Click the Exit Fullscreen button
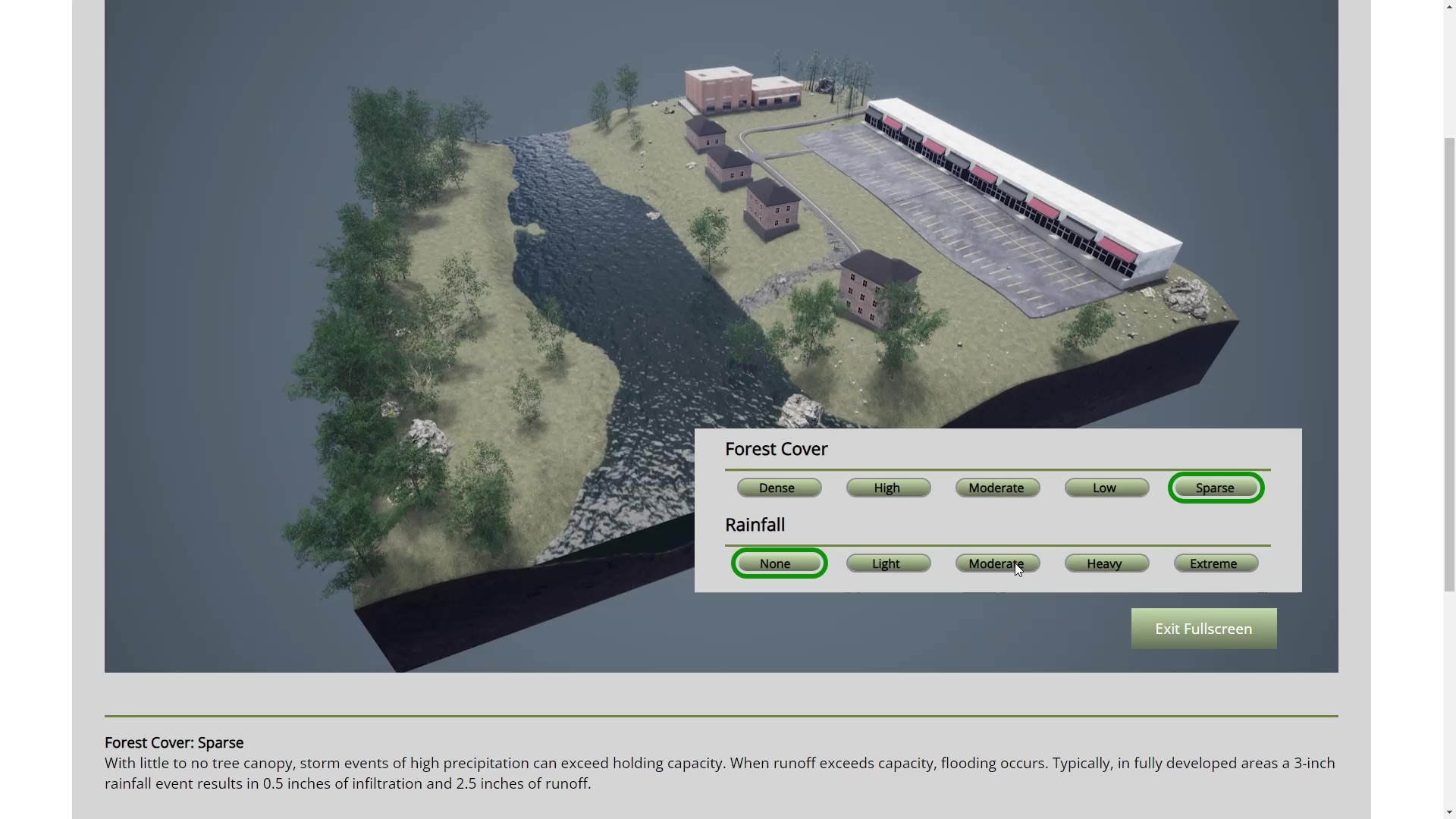This screenshot has height=819, width=1456. 1203,629
